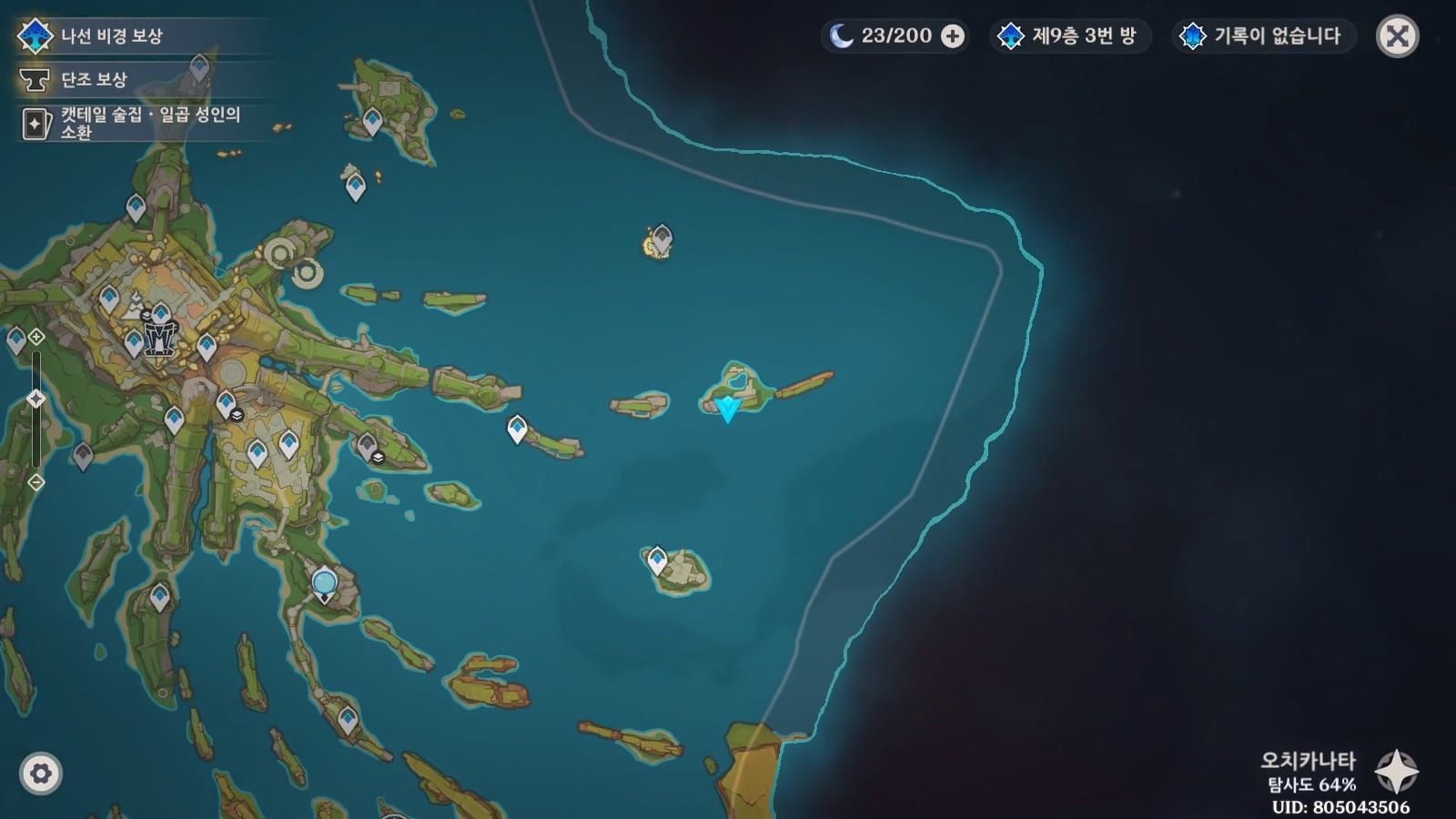The height and width of the screenshot is (819, 1456).
Task: Zoom out using the slider's bottom button
Action: click(36, 482)
